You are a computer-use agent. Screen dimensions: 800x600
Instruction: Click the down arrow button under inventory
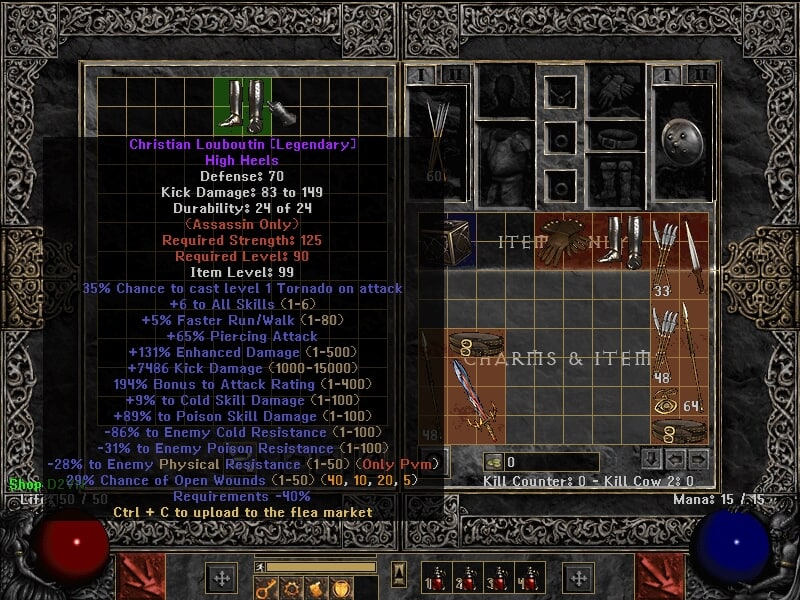651,460
